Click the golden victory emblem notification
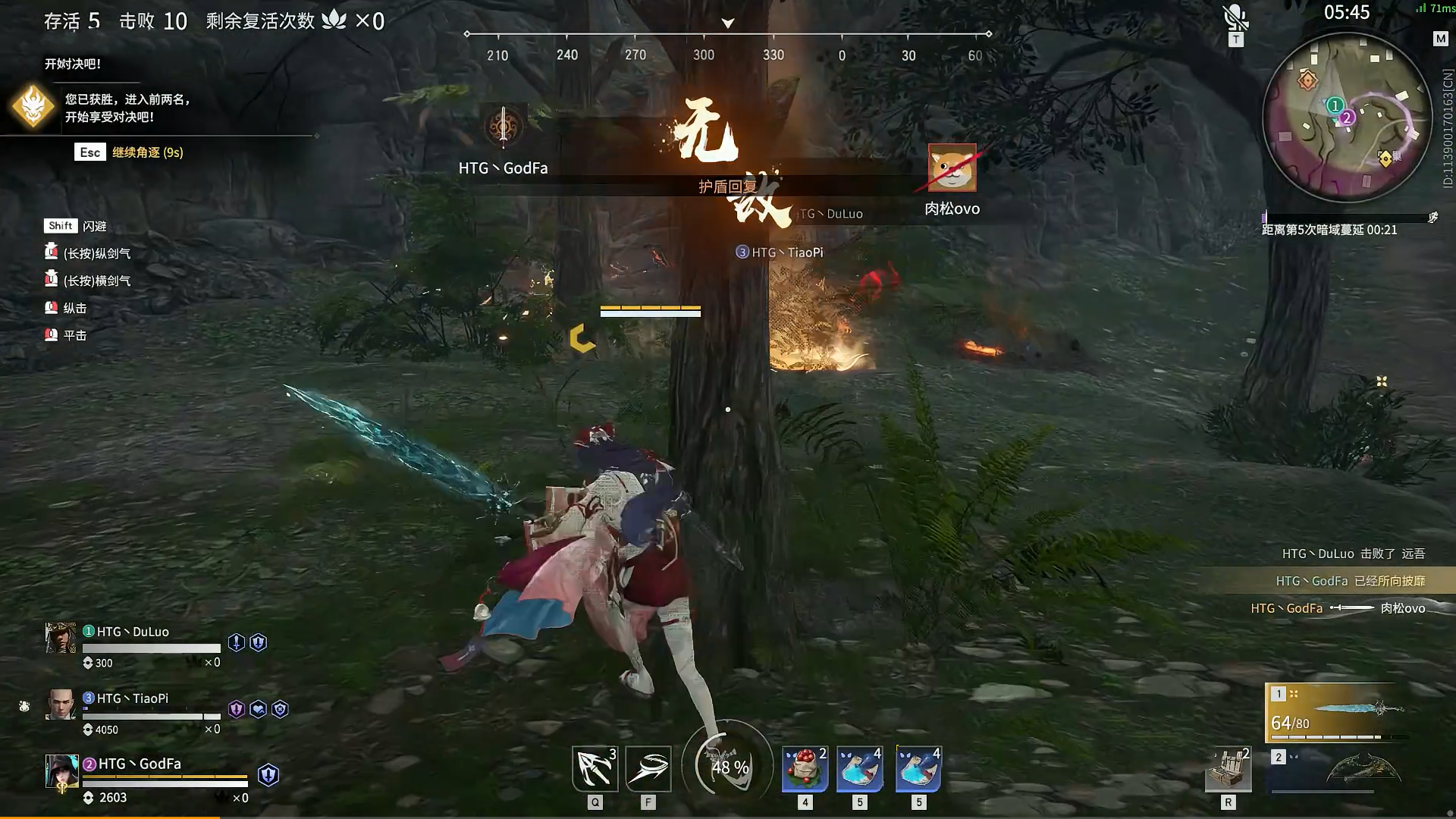 [x=33, y=107]
